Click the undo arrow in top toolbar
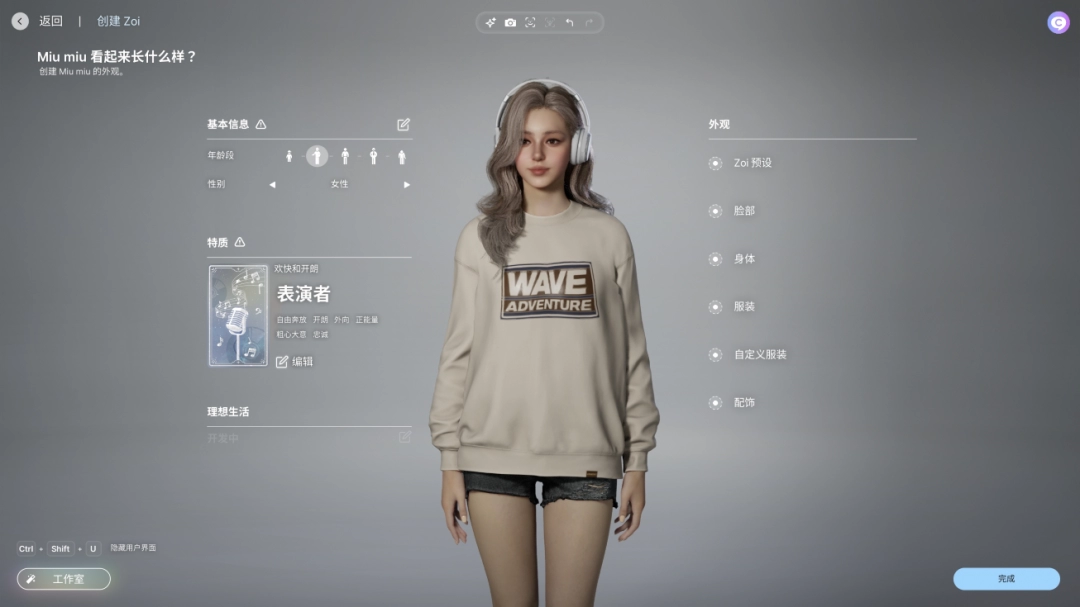This screenshot has width=1080, height=607. (569, 23)
